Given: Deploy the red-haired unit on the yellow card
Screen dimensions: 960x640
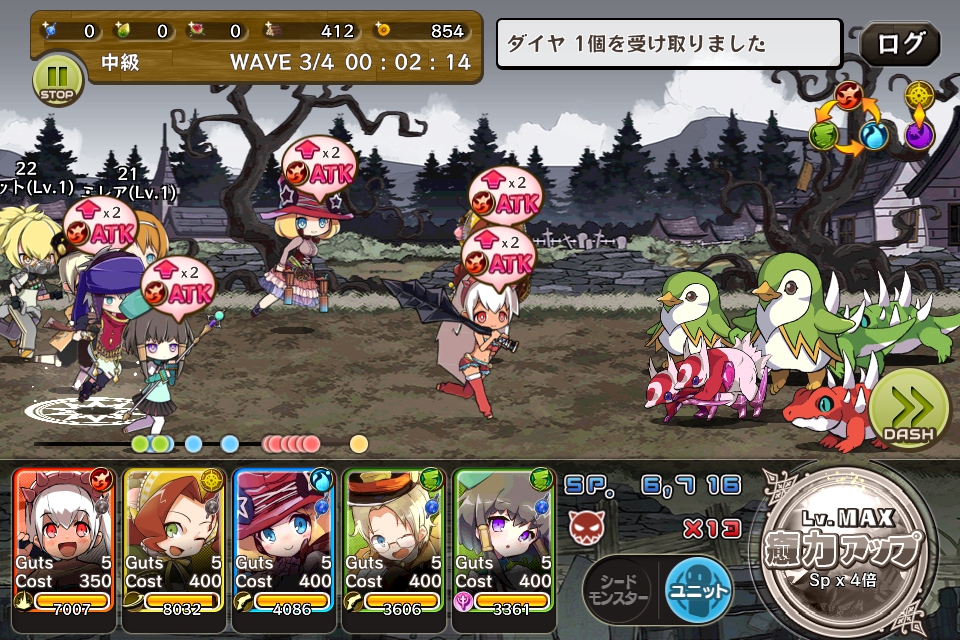Looking at the screenshot, I should tap(174, 540).
